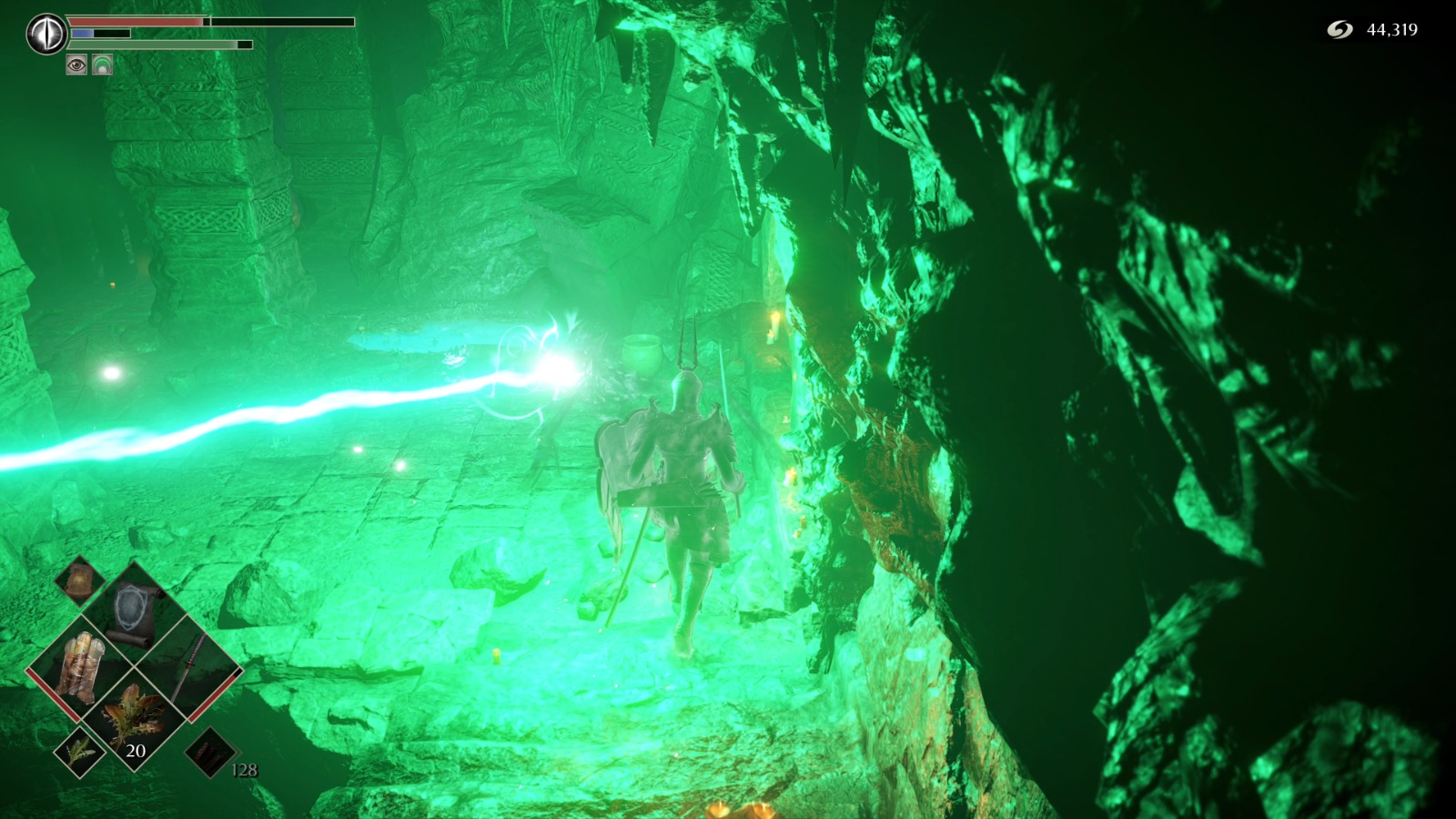Click the green ring buff icon
This screenshot has width=1456, height=819.
[x=102, y=64]
